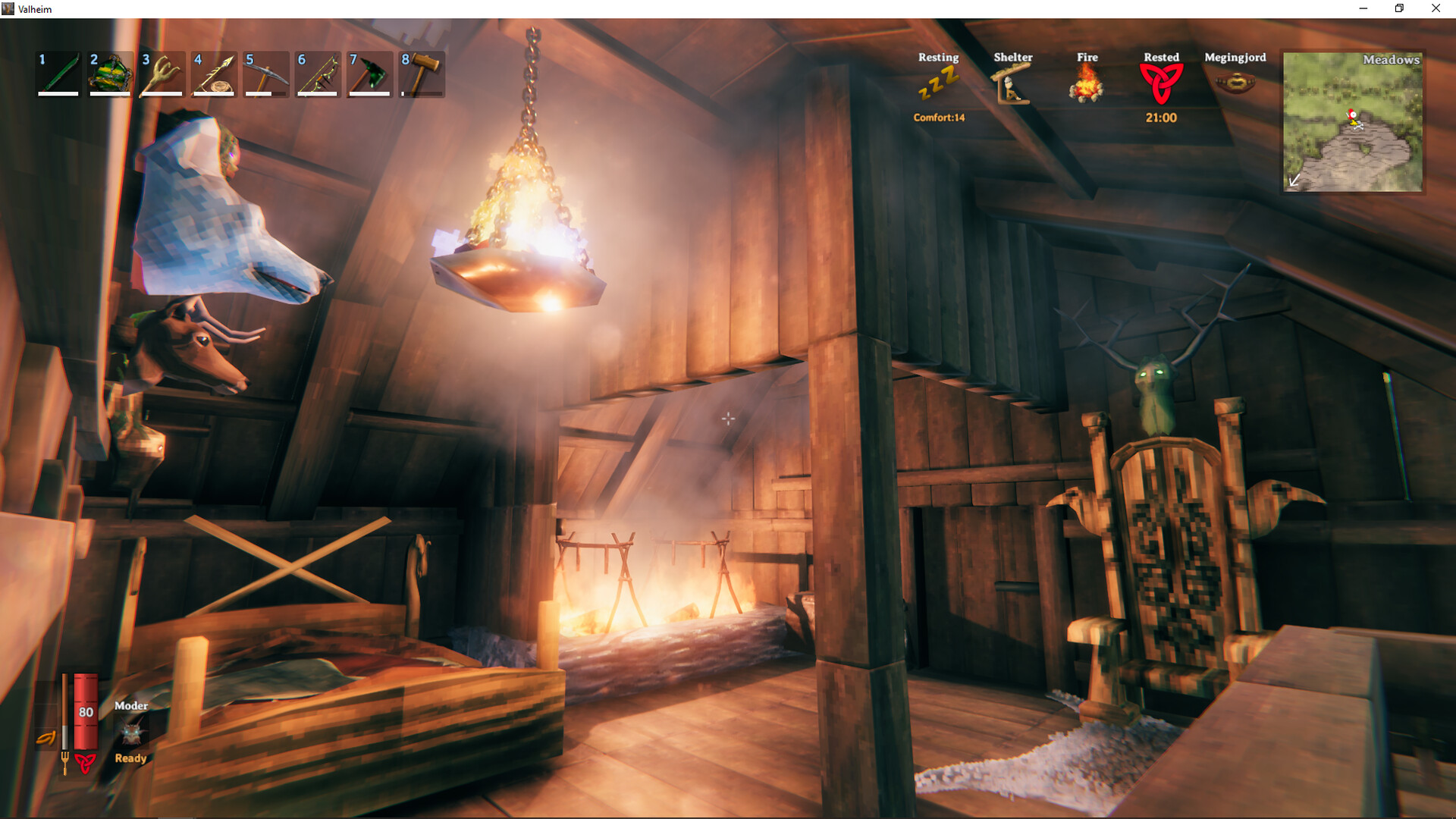Click the Megingjord belt status icon
This screenshot has width=1456, height=819.
[x=1235, y=80]
